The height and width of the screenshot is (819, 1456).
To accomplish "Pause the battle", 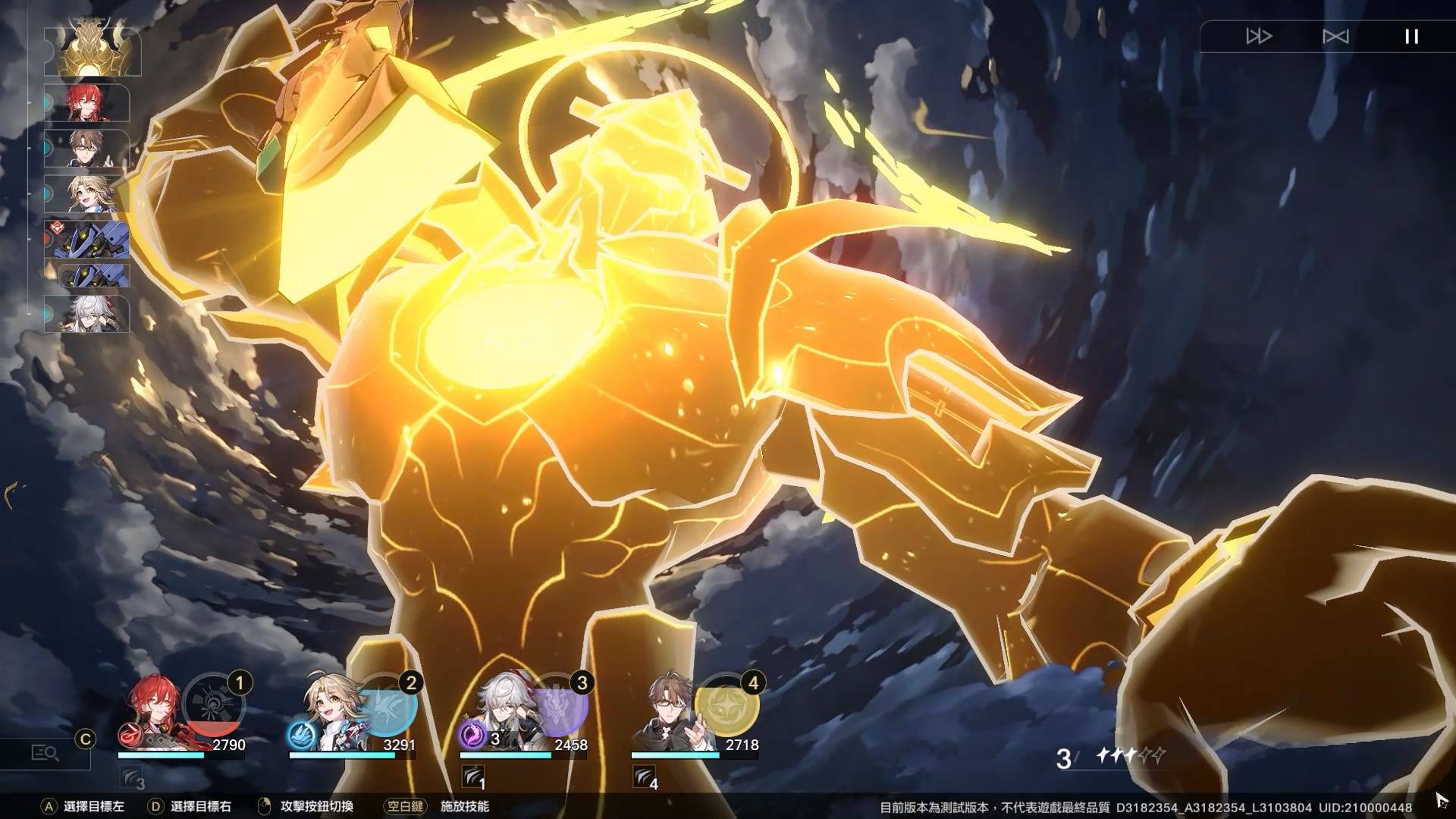I will tap(1411, 36).
